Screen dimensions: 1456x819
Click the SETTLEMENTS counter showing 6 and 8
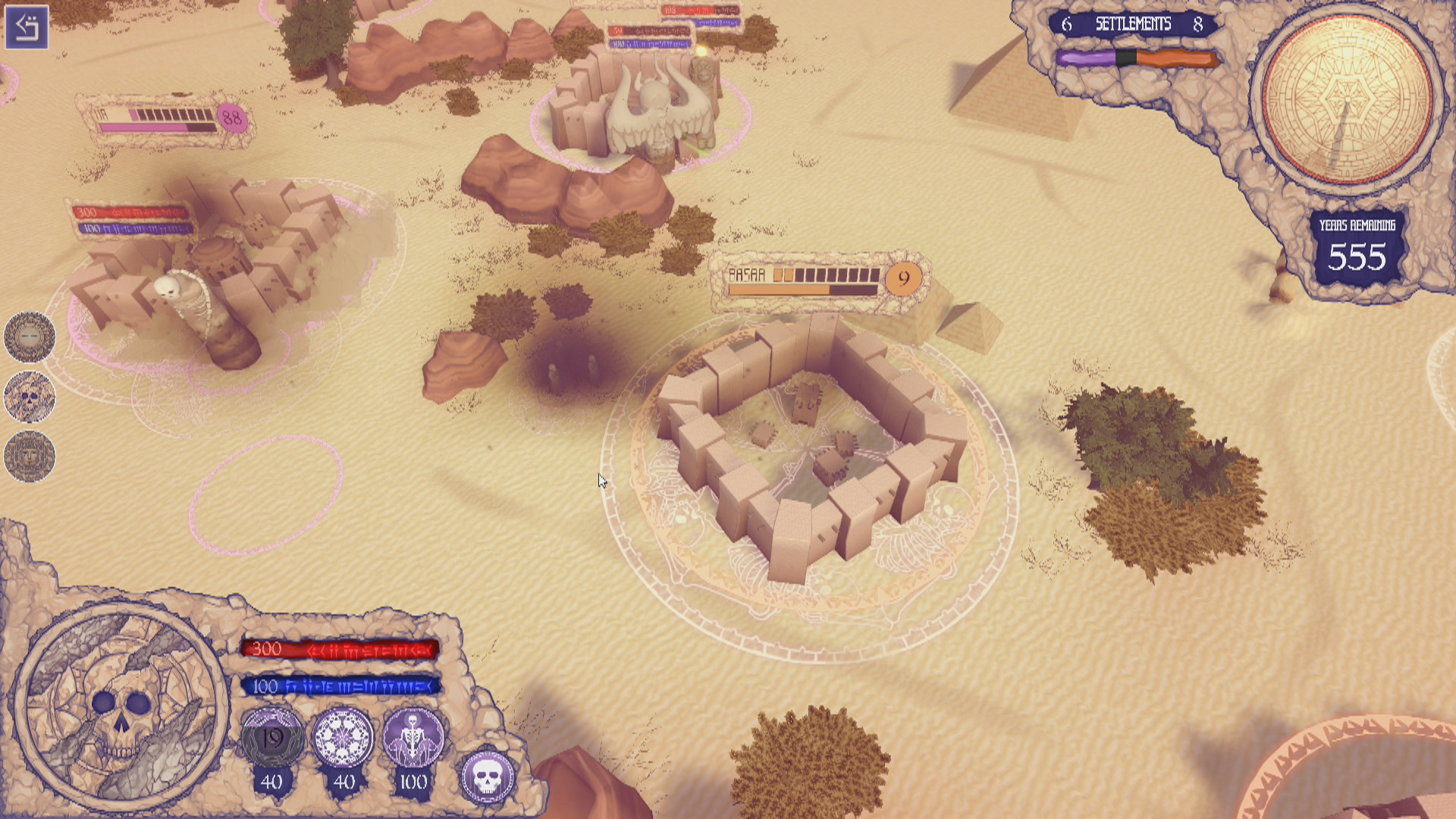click(x=1131, y=24)
